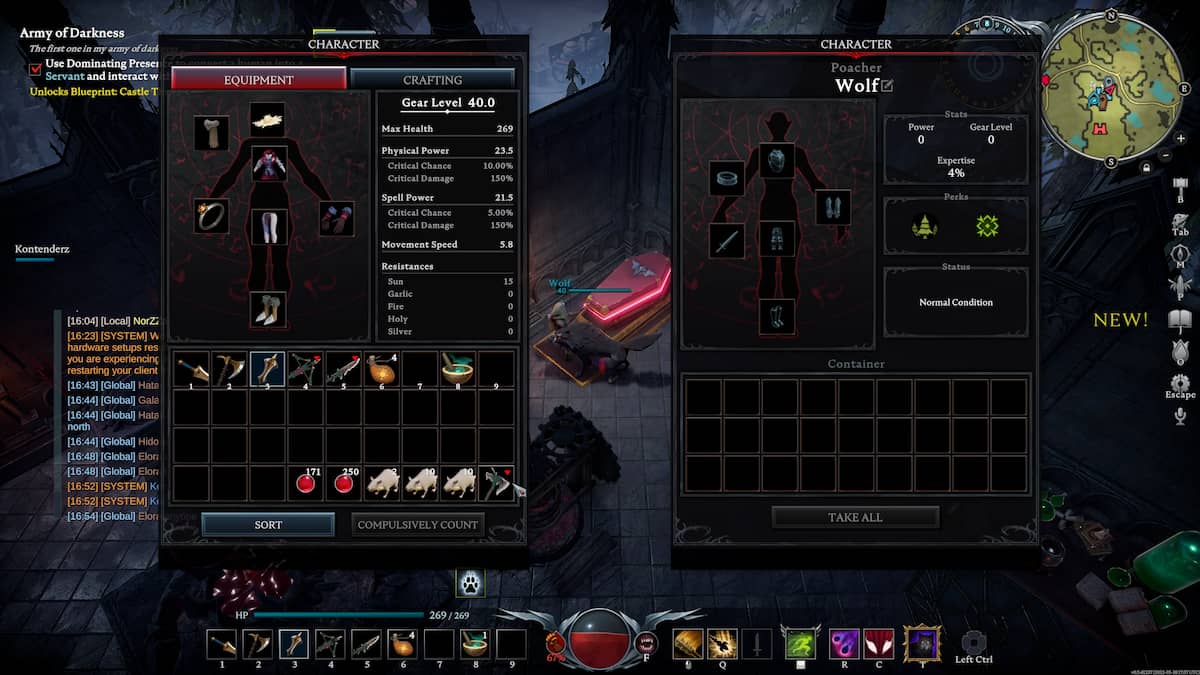The image size is (1200, 675).
Task: Select the equipped ring slot
Action: click(x=211, y=215)
